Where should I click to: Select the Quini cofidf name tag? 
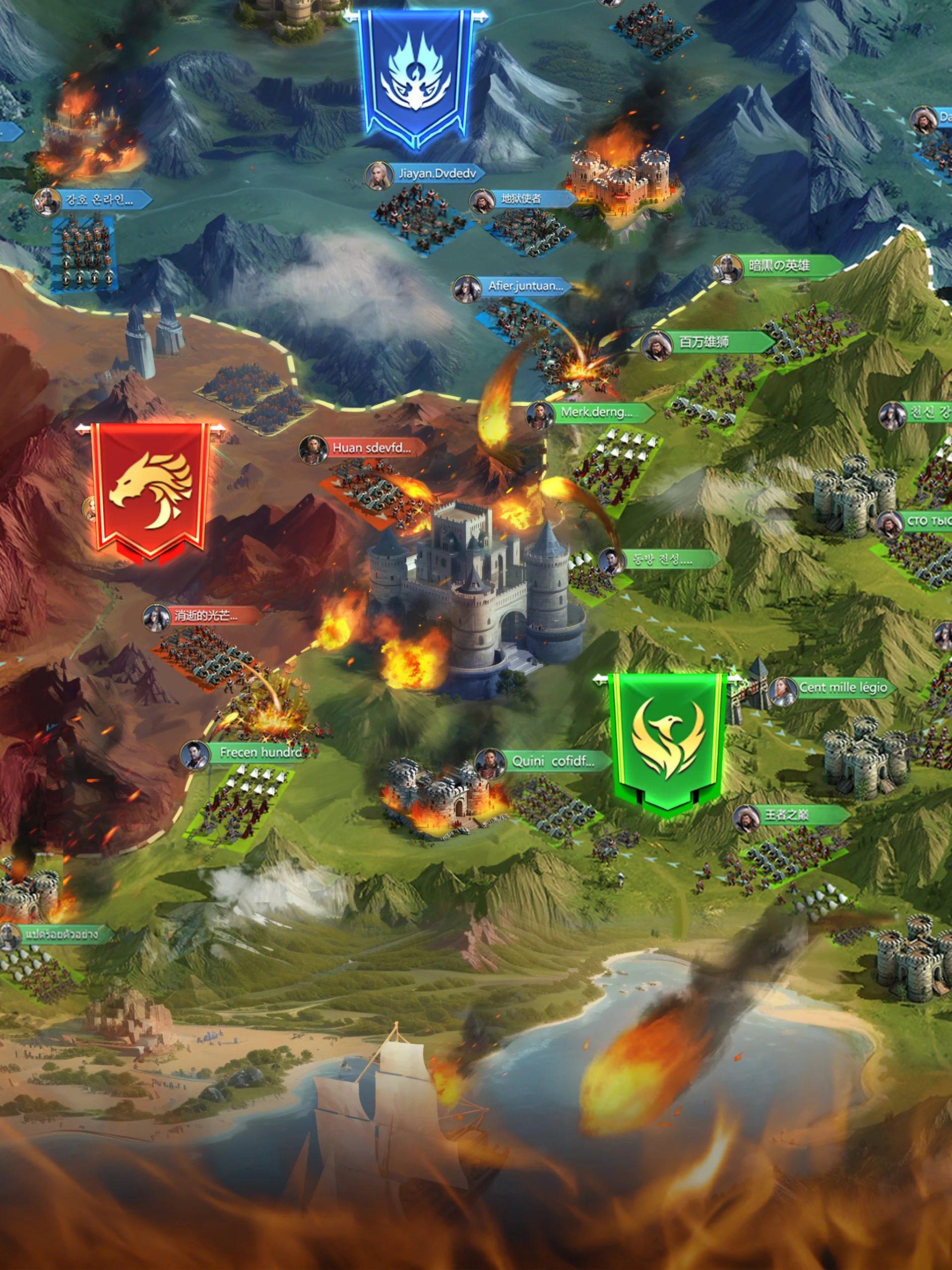[552, 762]
